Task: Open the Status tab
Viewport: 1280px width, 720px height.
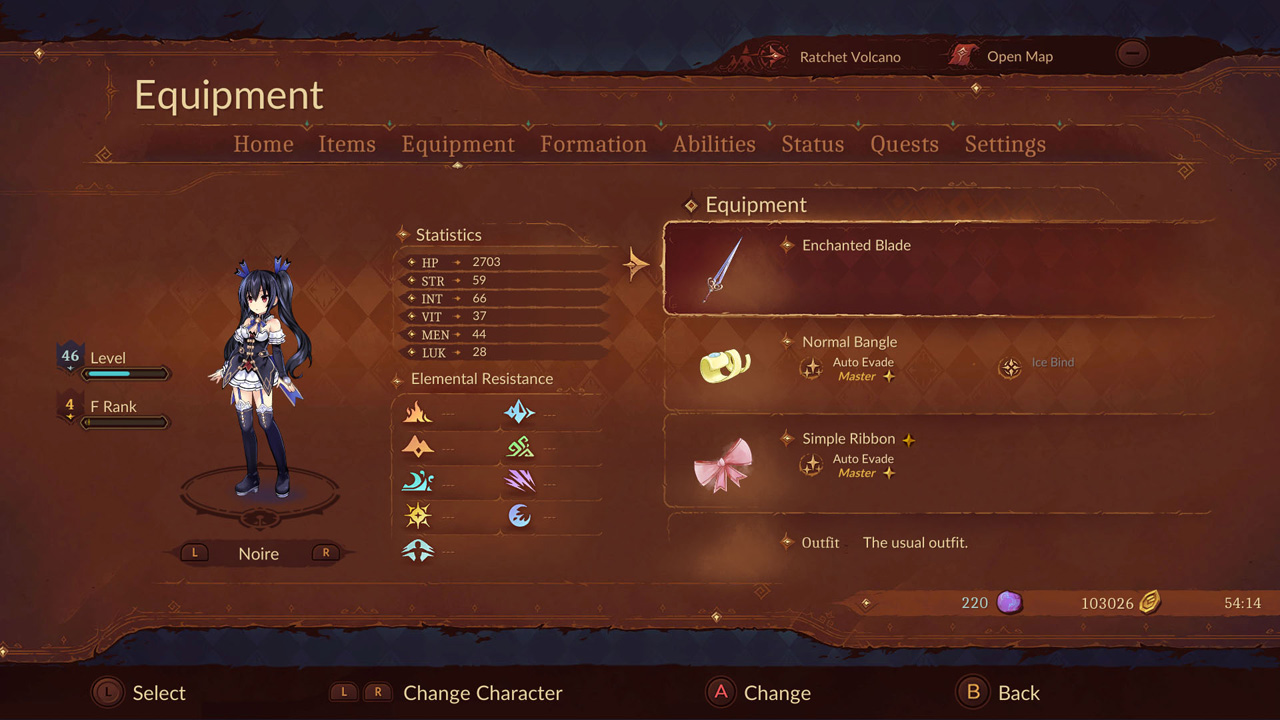Action: (x=812, y=144)
